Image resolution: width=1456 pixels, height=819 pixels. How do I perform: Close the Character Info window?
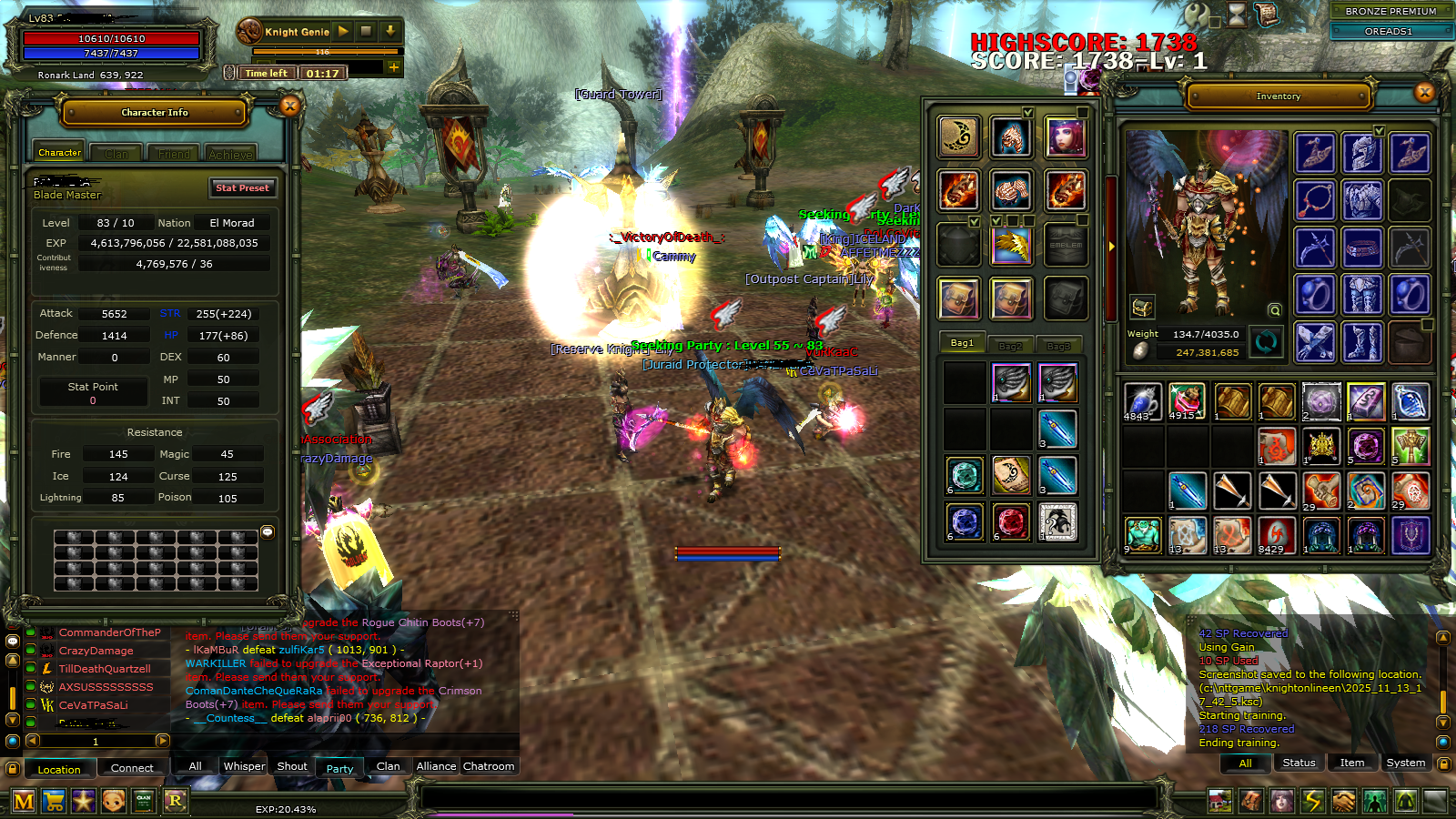coord(290,106)
